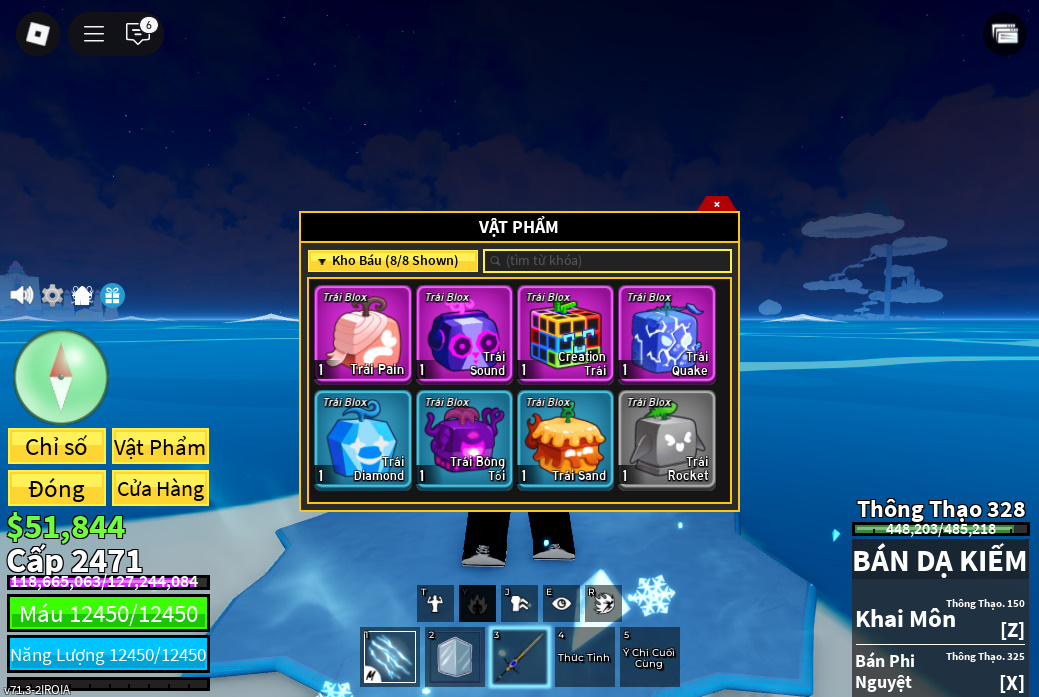The height and width of the screenshot is (697, 1039).
Task: Open the Chỉ số stats menu
Action: pyautogui.click(x=56, y=446)
